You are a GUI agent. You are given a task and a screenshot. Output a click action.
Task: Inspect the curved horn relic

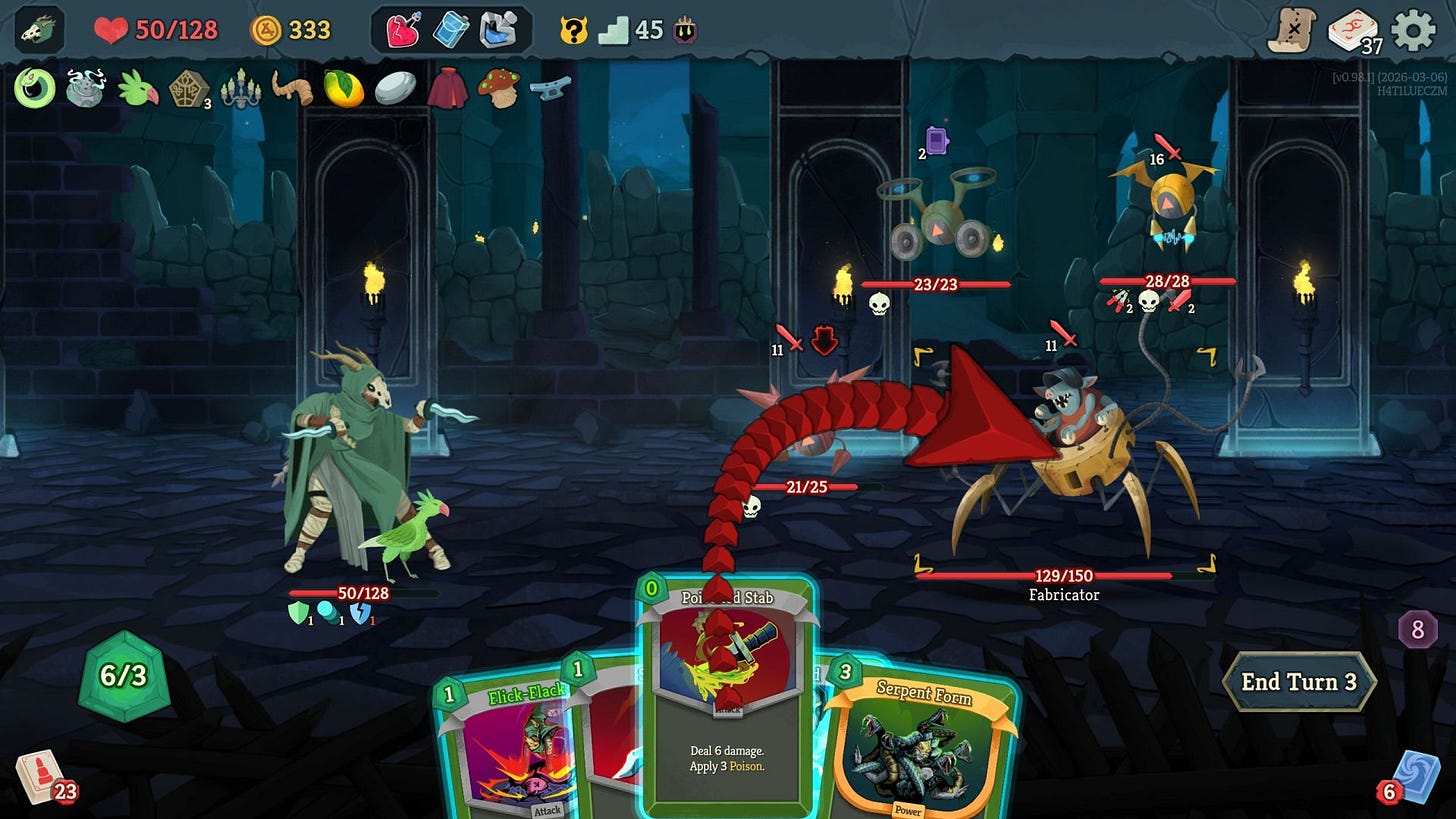tap(290, 87)
